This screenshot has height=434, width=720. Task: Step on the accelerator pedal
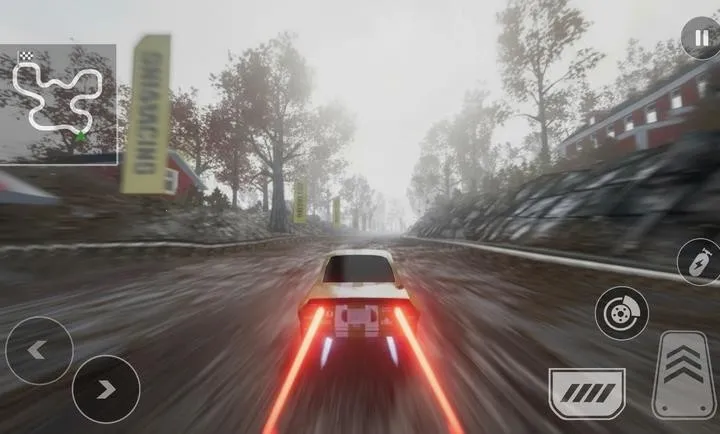(684, 375)
